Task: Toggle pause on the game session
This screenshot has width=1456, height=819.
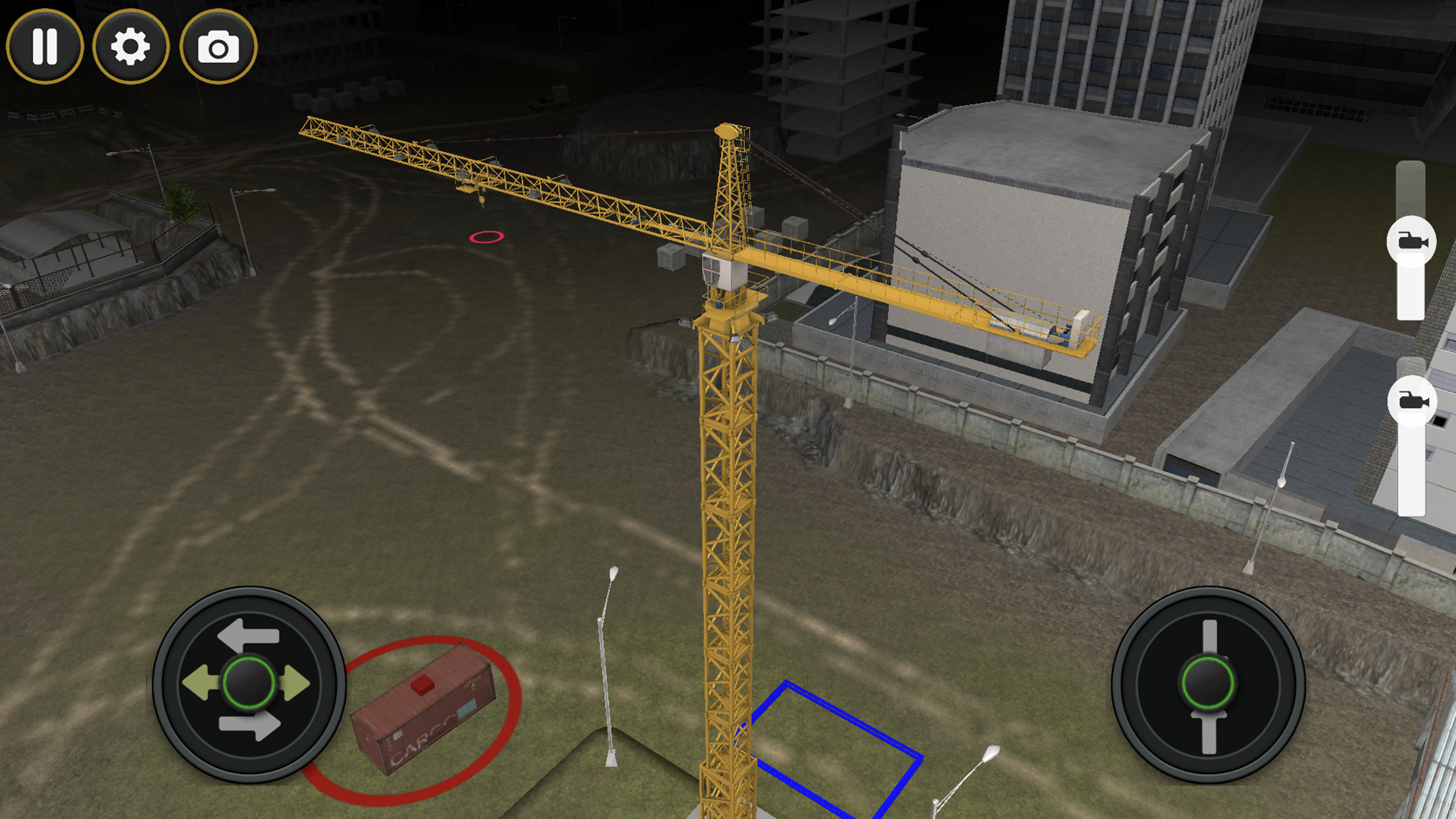Action: 46,45
